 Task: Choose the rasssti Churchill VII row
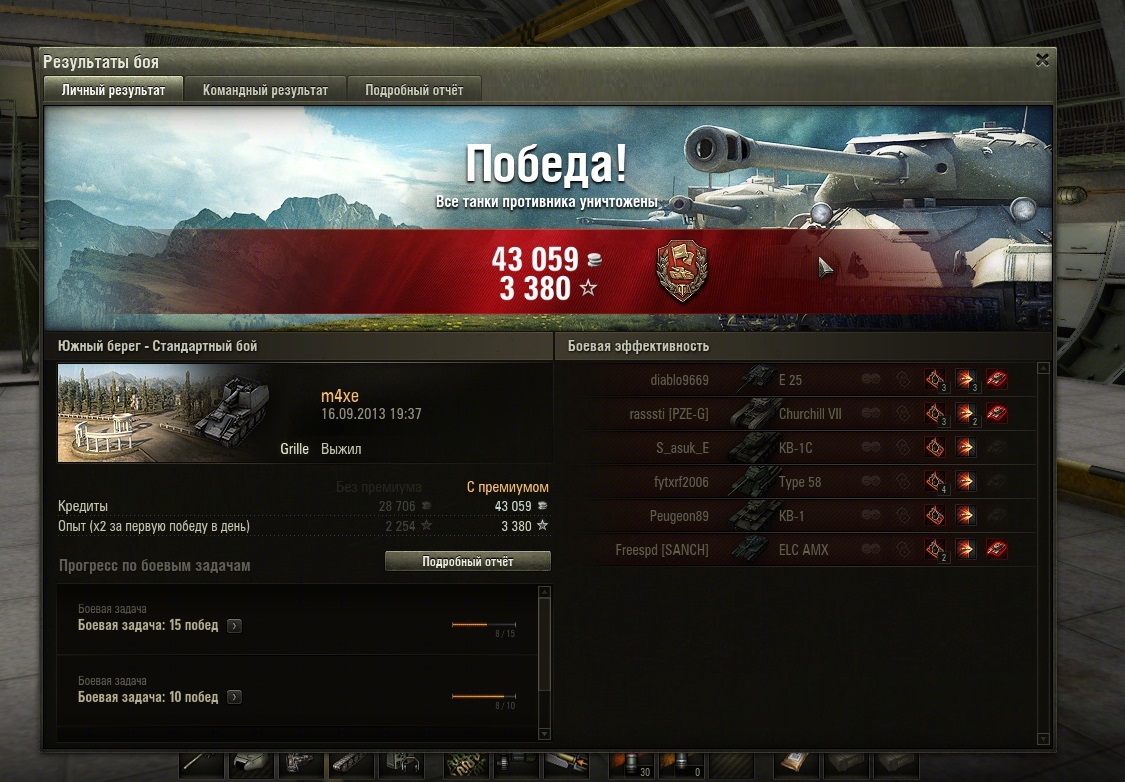pyautogui.click(x=800, y=413)
